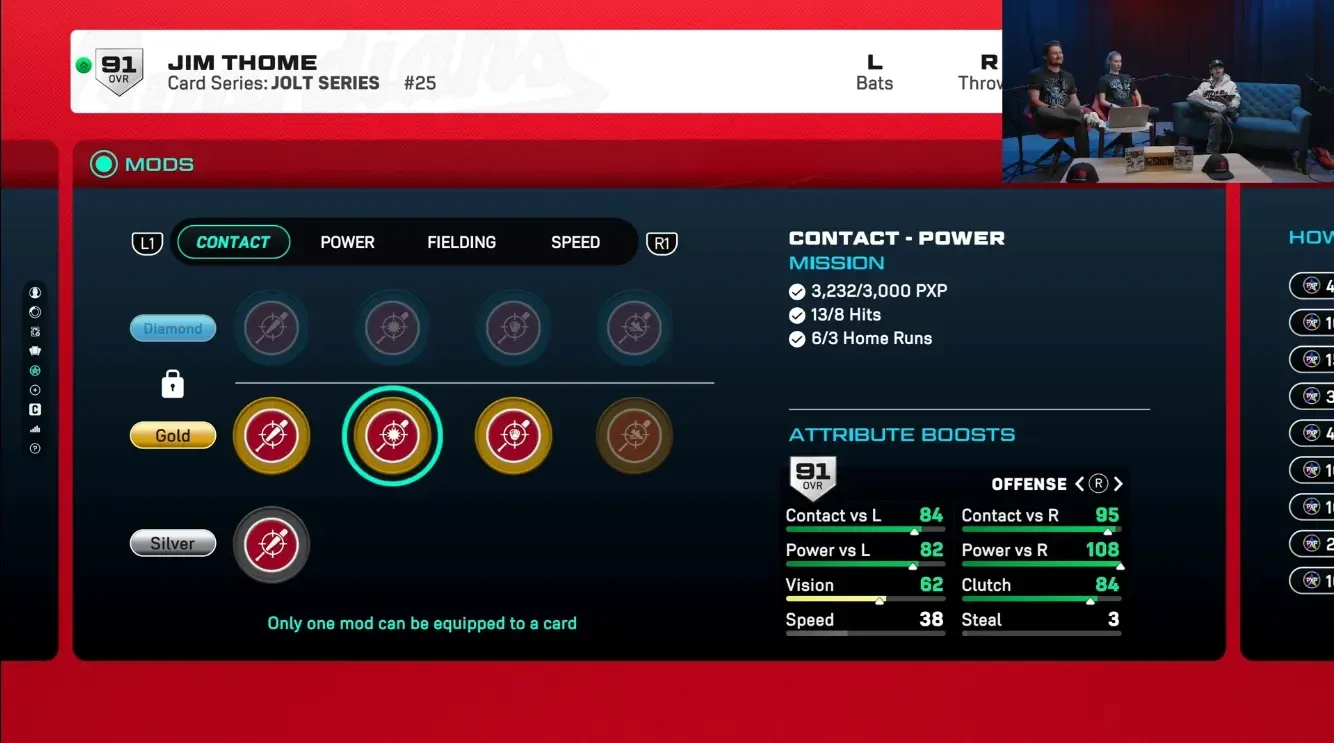Image resolution: width=1334 pixels, height=743 pixels.
Task: Select the Contact mods tab
Action: [x=233, y=242]
